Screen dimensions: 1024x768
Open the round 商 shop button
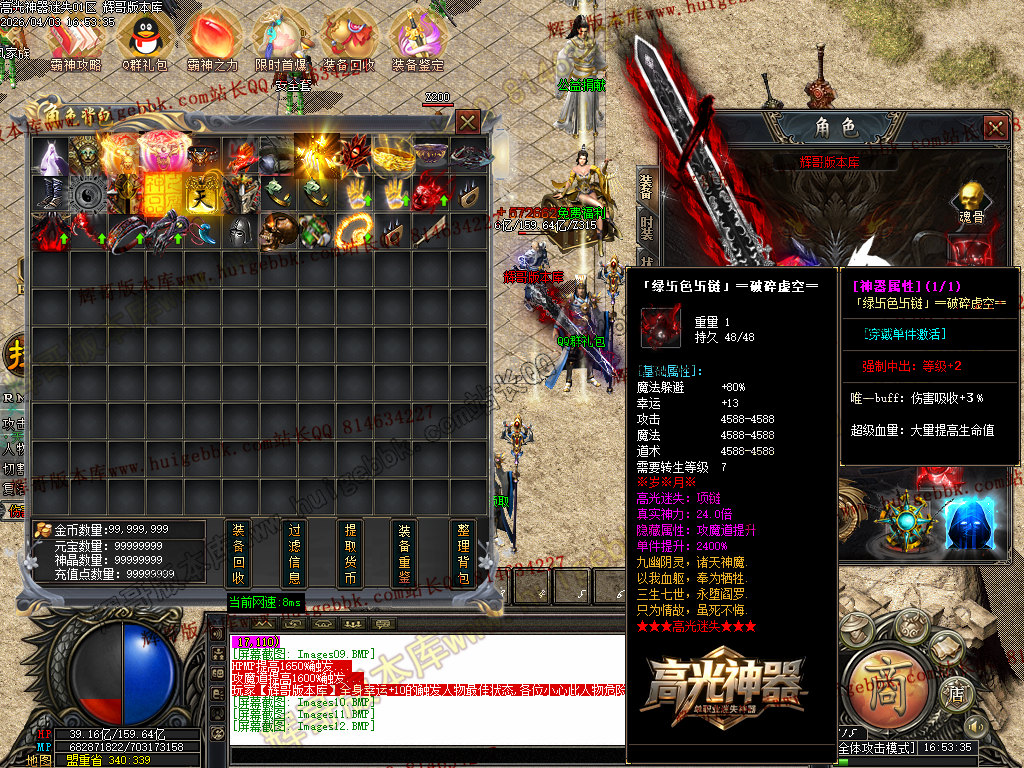pyautogui.click(x=886, y=670)
